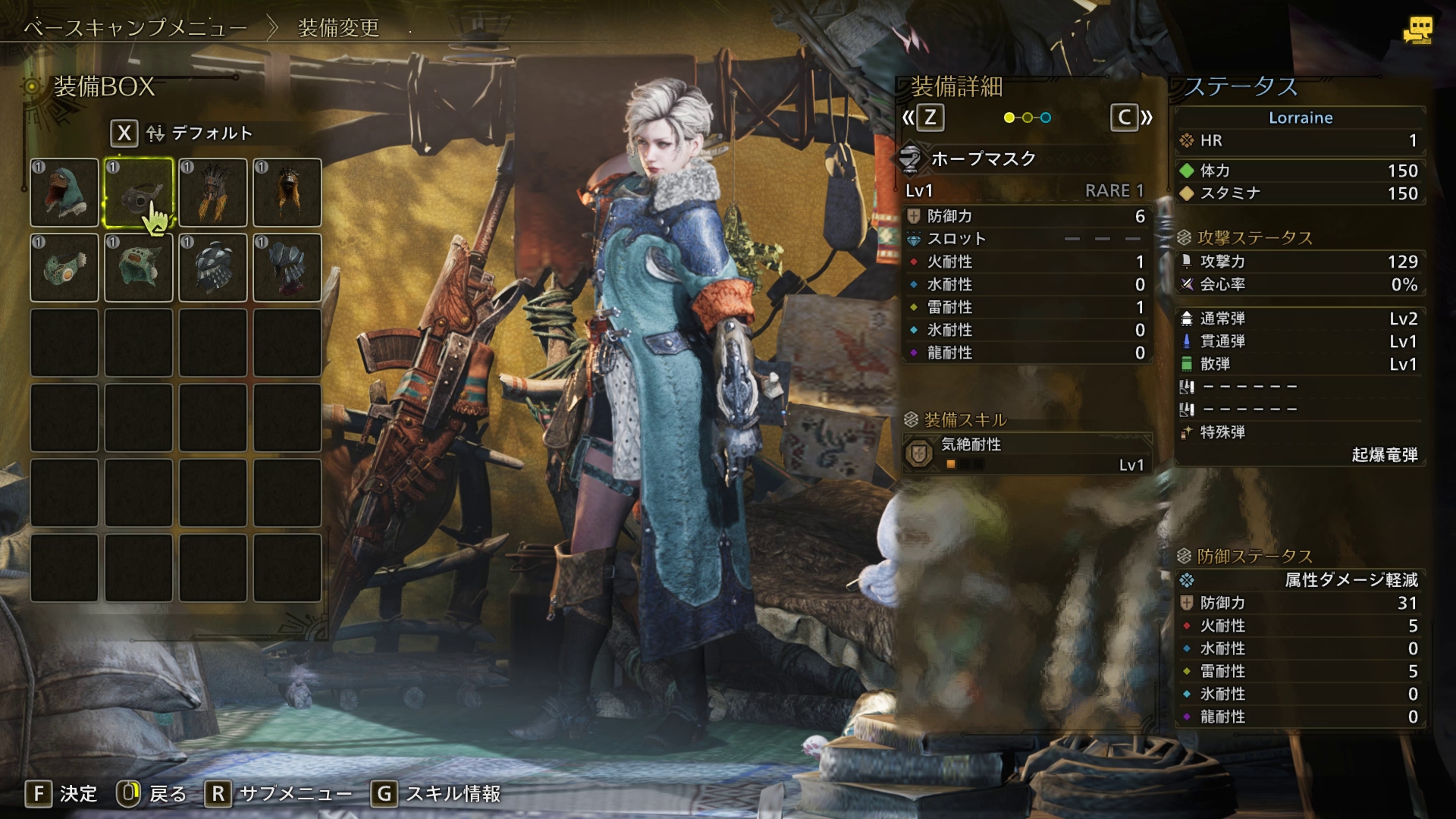Pick the blue-grey fanged helmet
Screen dimensions: 1456x819
click(x=287, y=268)
